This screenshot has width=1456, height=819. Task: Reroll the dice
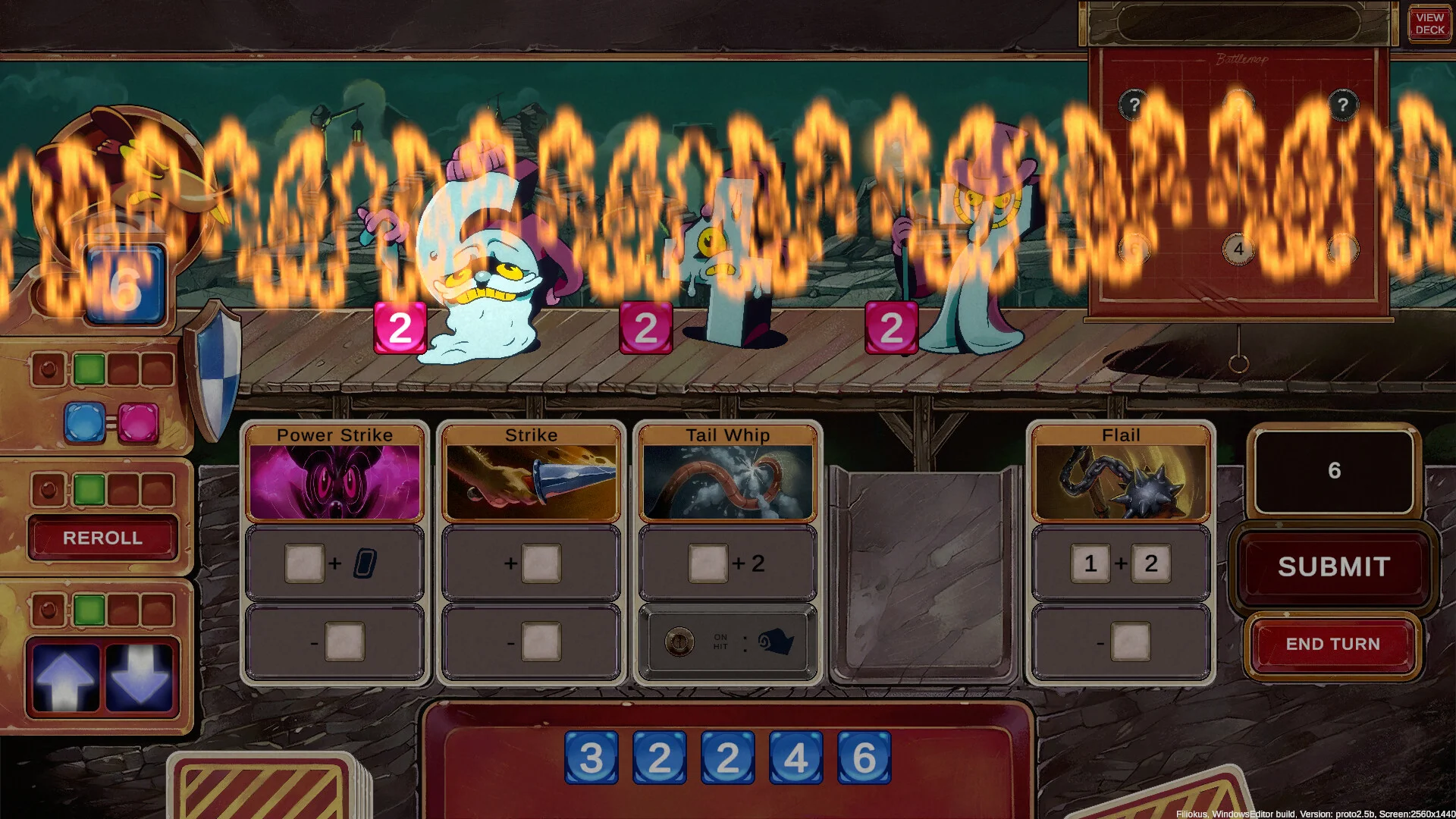point(102,538)
